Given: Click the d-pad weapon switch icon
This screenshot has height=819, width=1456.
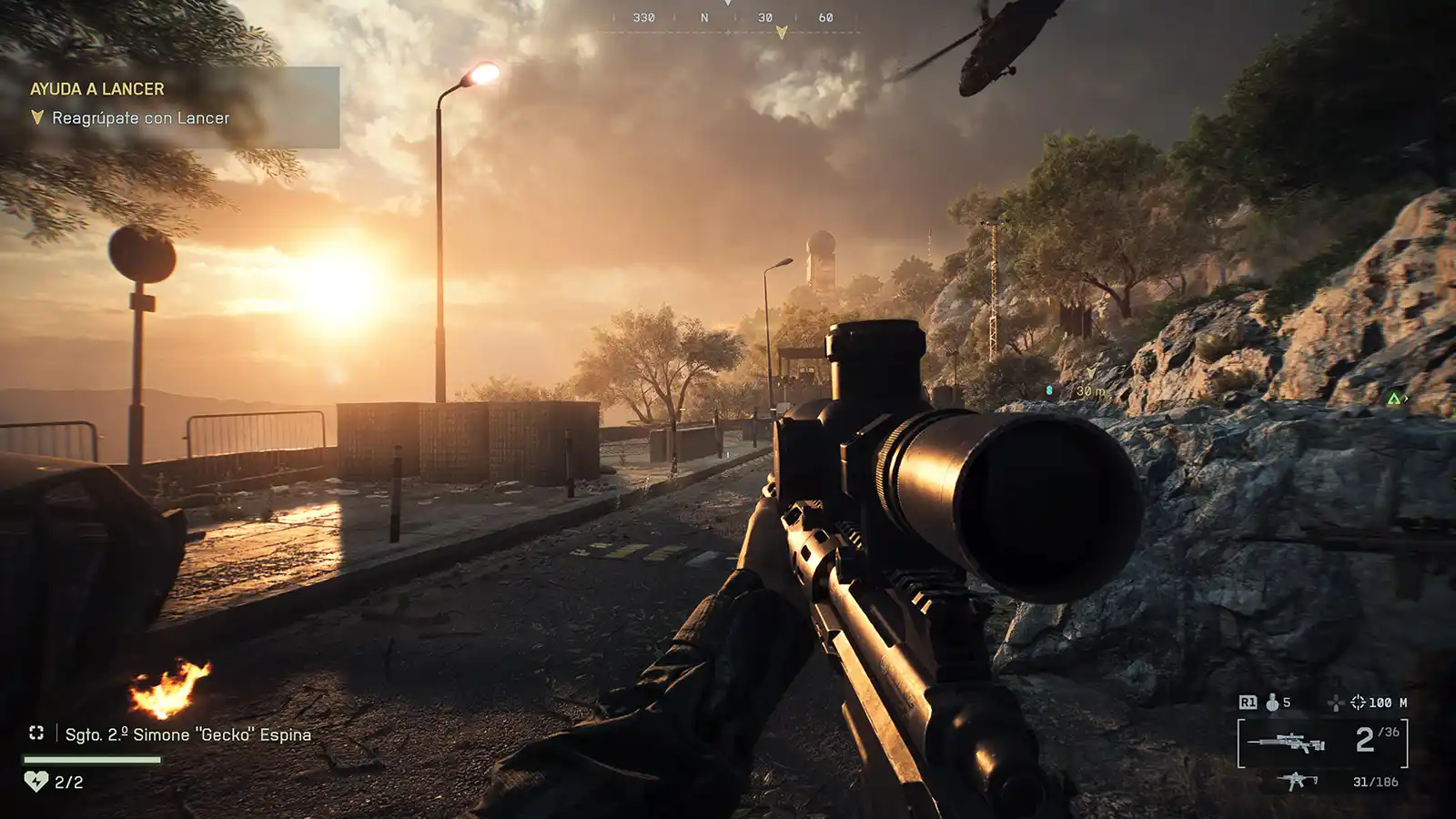Looking at the screenshot, I should 1336,703.
